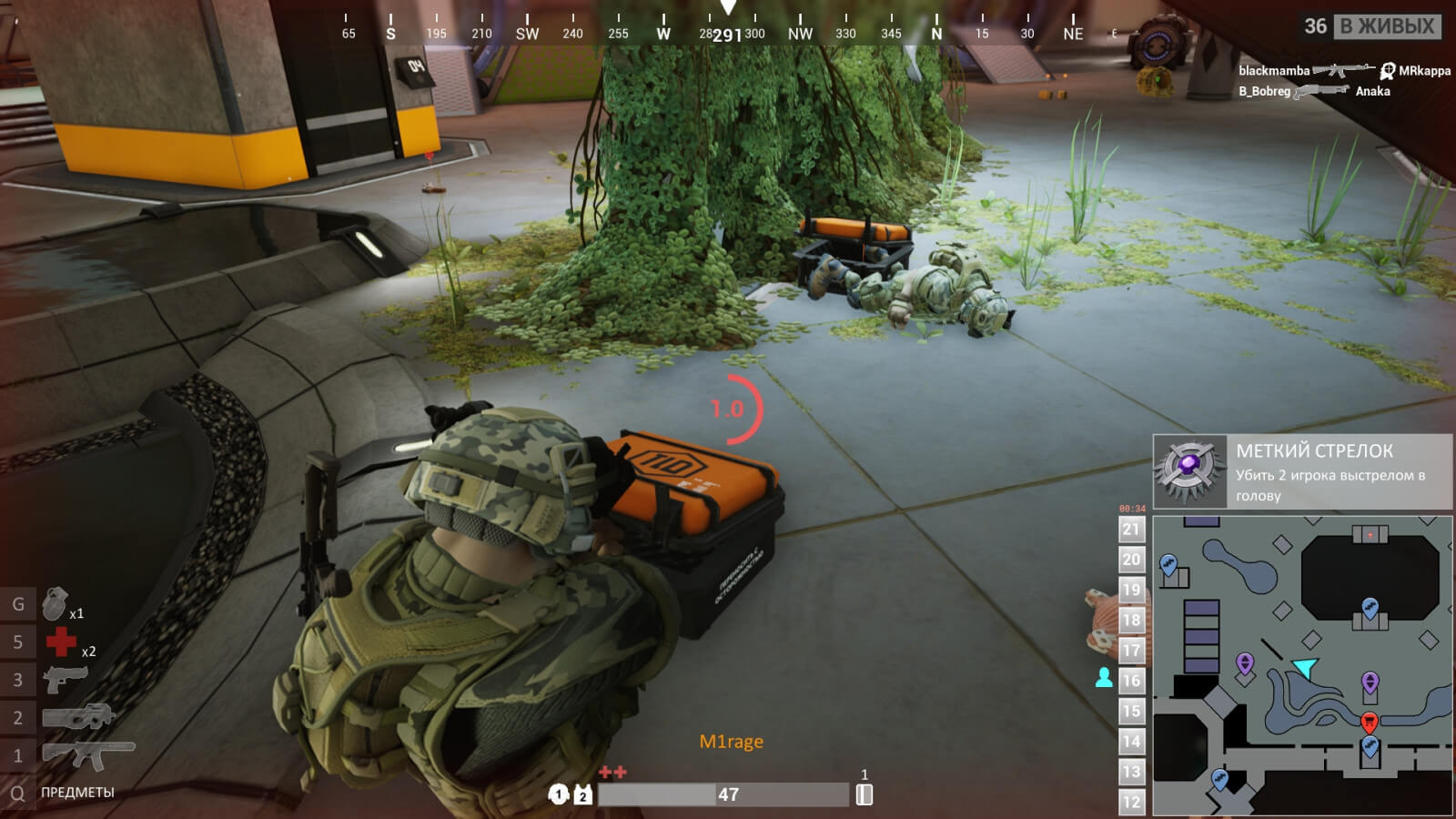Click the cyan player arrow on minimap
The height and width of the screenshot is (819, 1456).
1305,669
